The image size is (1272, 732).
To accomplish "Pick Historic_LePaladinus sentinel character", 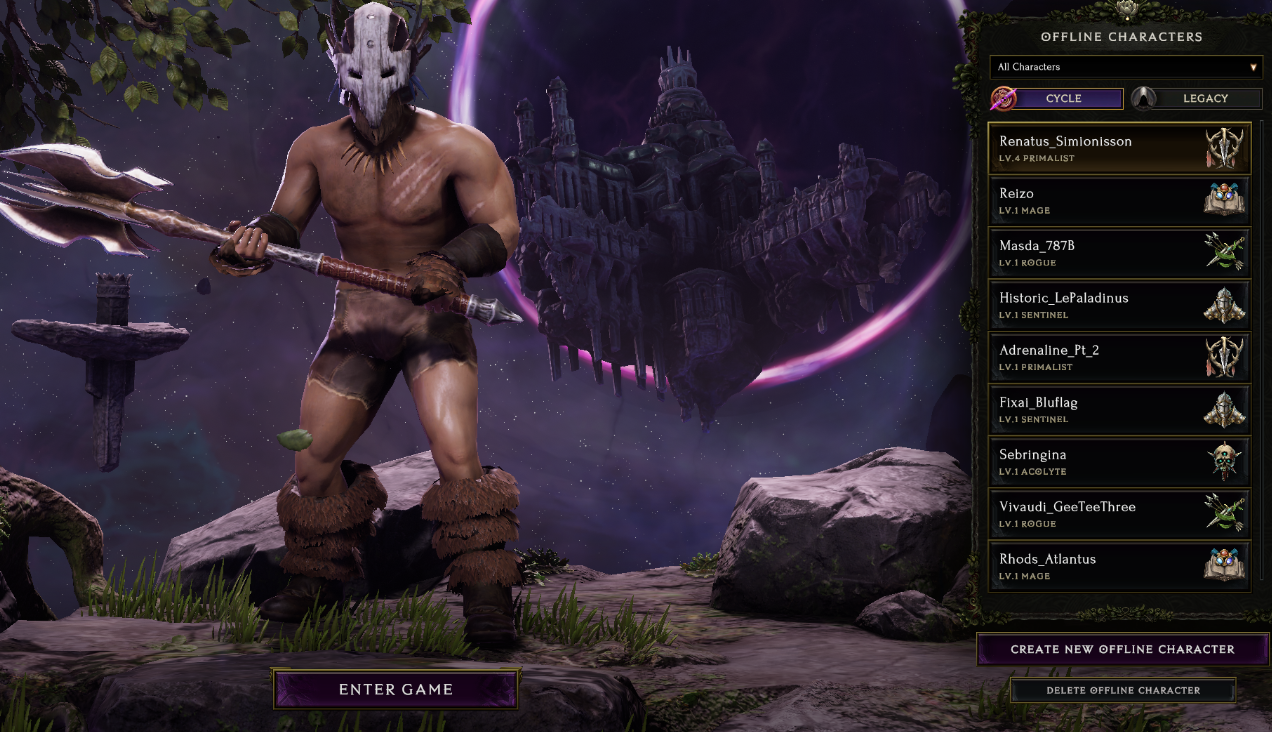I will tap(1119, 305).
